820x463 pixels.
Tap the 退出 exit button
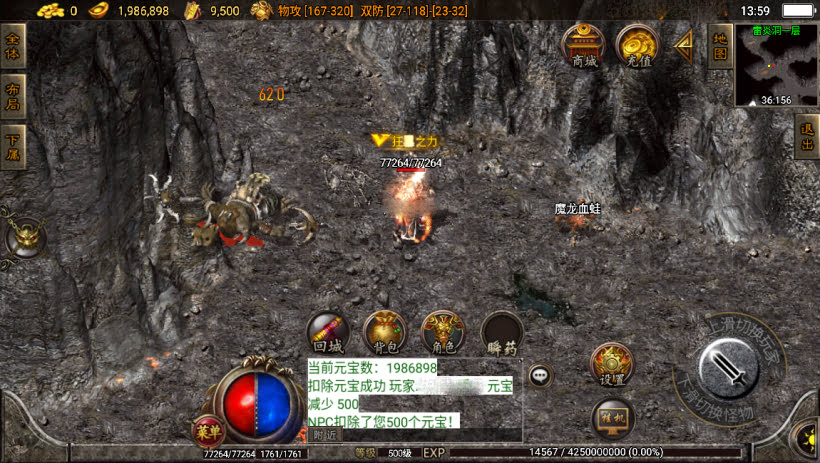click(807, 137)
